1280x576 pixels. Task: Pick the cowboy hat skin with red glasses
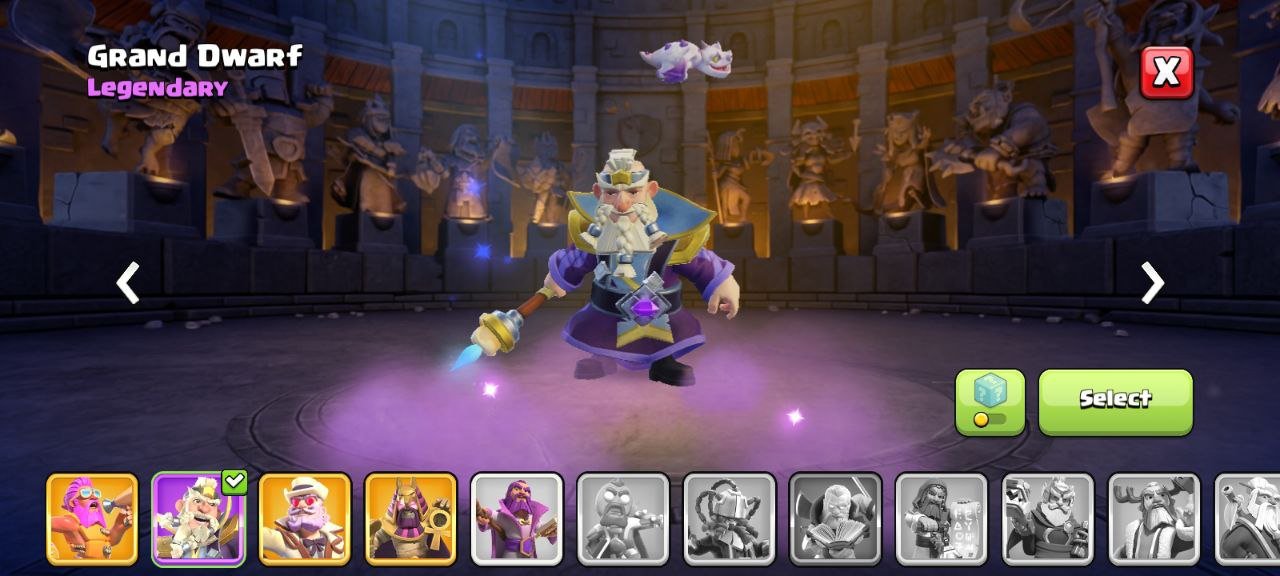tap(305, 519)
